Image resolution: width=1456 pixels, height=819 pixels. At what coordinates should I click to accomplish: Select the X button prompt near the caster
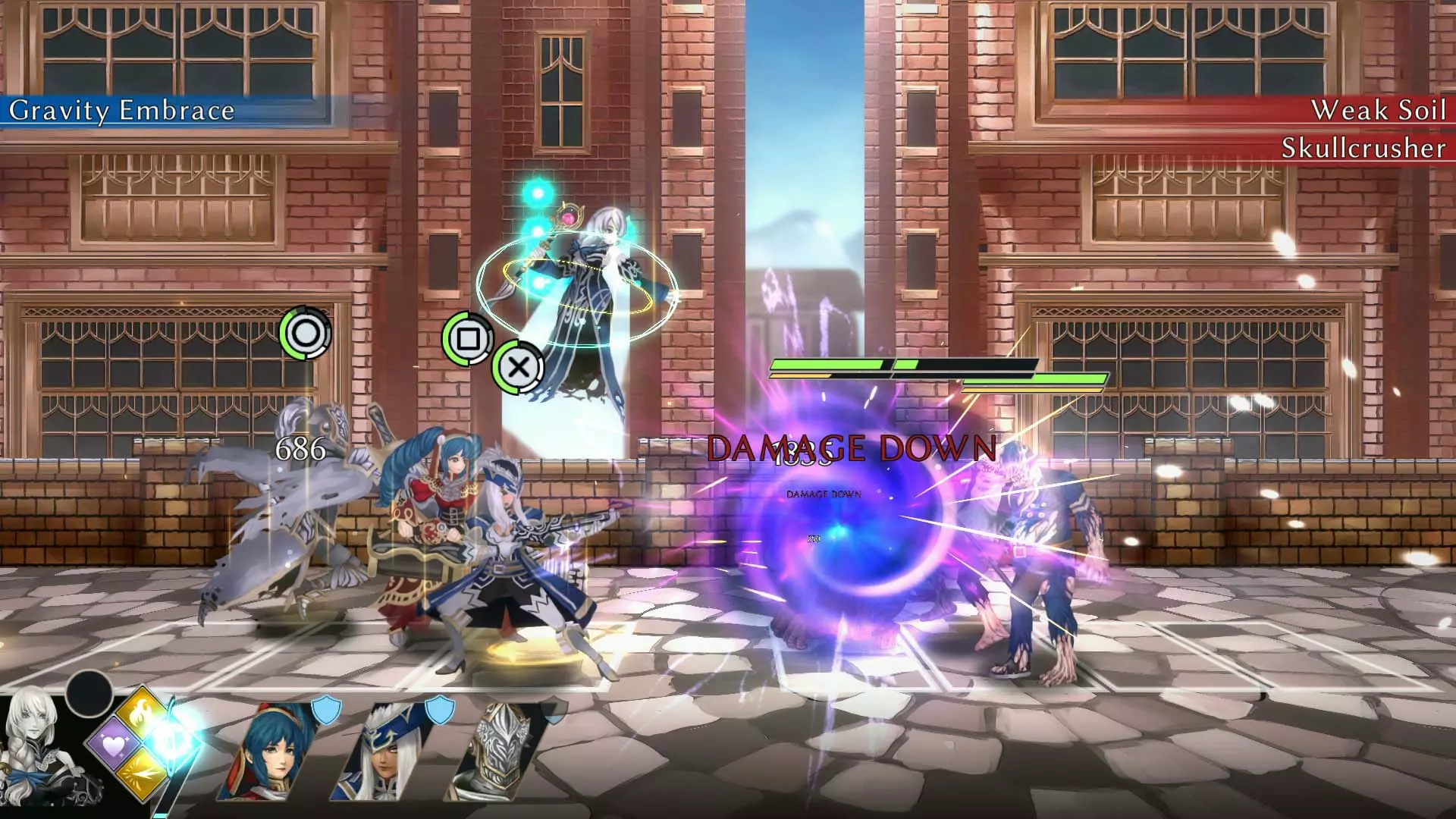[518, 369]
